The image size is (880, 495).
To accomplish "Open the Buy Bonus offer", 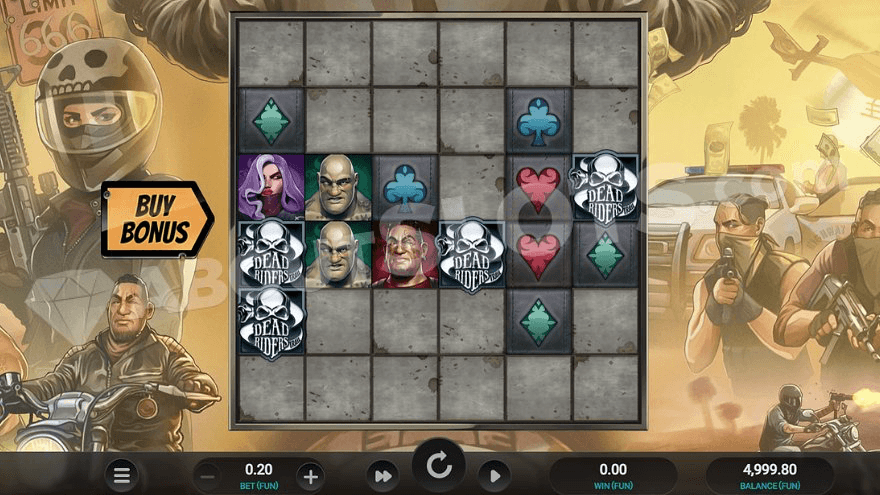I will [155, 219].
